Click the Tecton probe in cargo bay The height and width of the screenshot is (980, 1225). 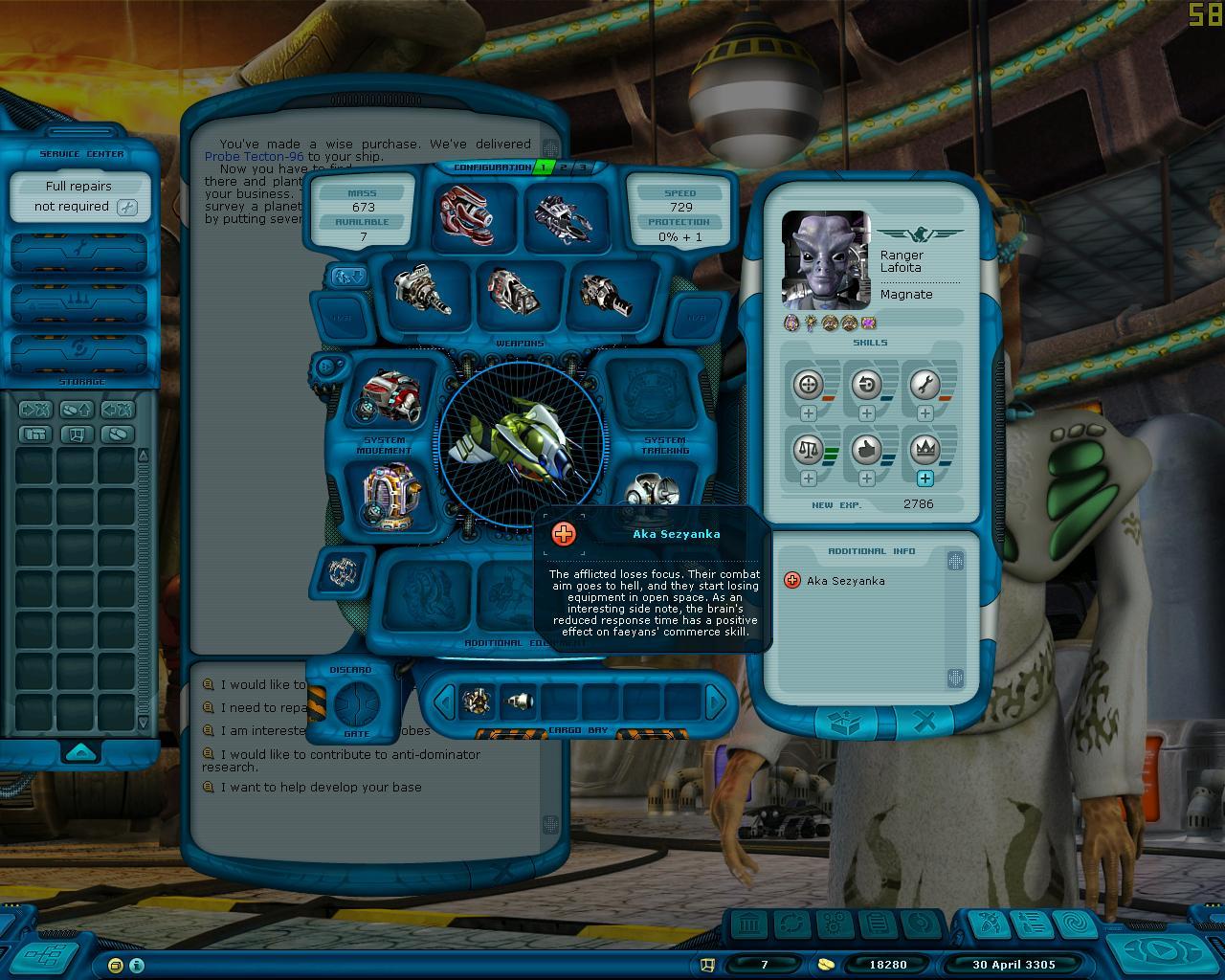point(518,703)
